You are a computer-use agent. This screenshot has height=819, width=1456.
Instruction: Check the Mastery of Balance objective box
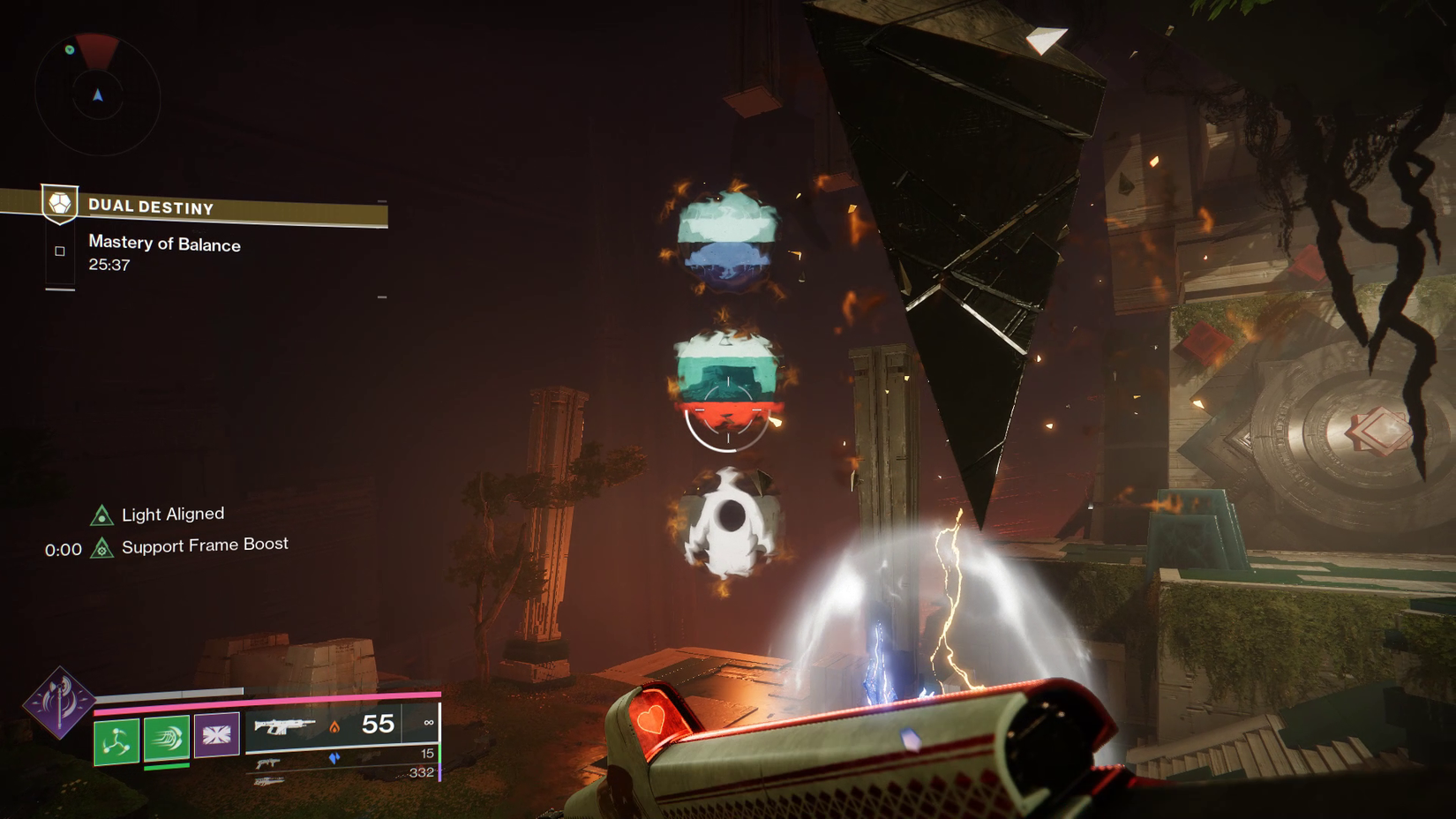60,252
